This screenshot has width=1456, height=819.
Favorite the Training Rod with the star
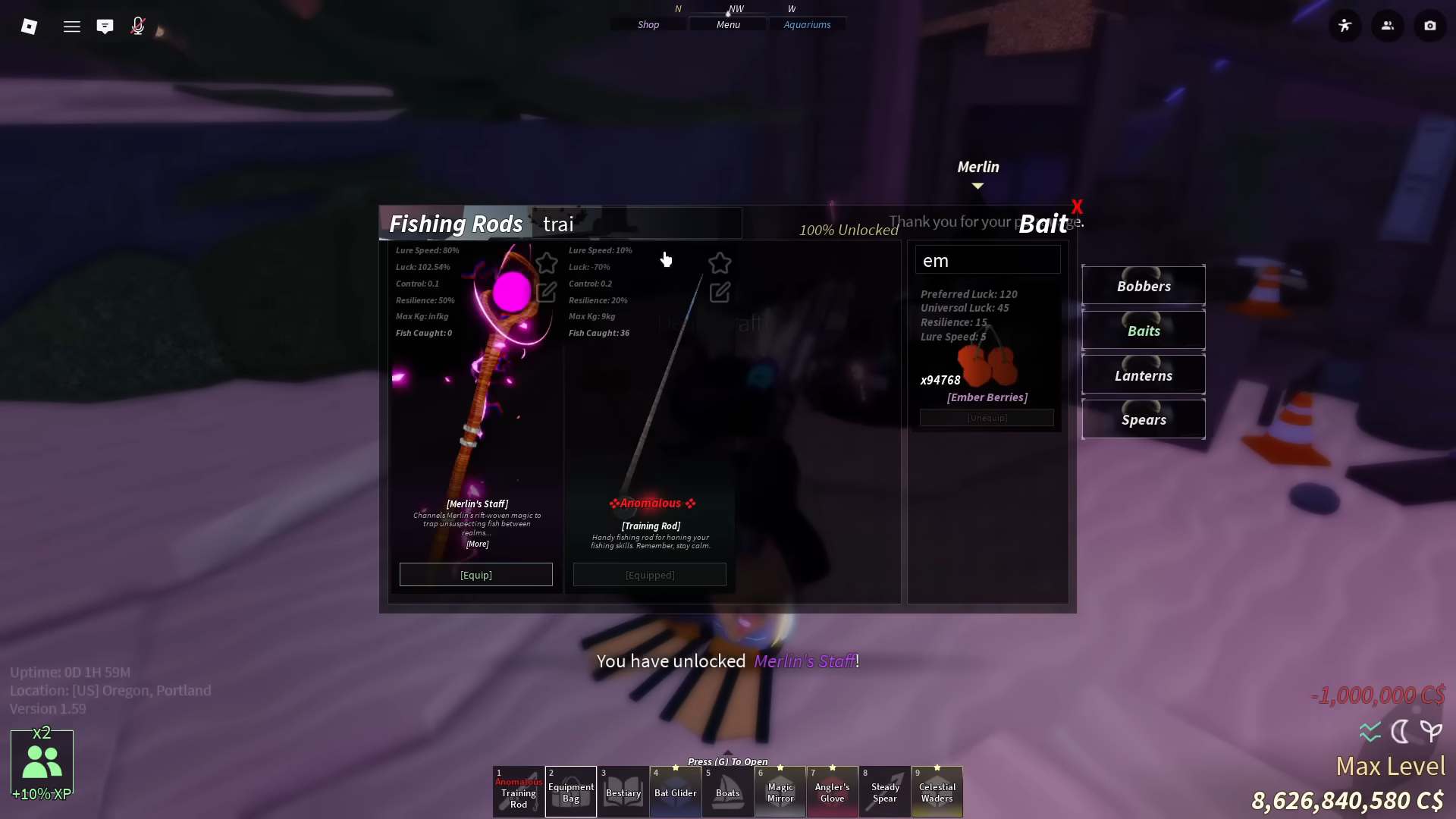(720, 262)
